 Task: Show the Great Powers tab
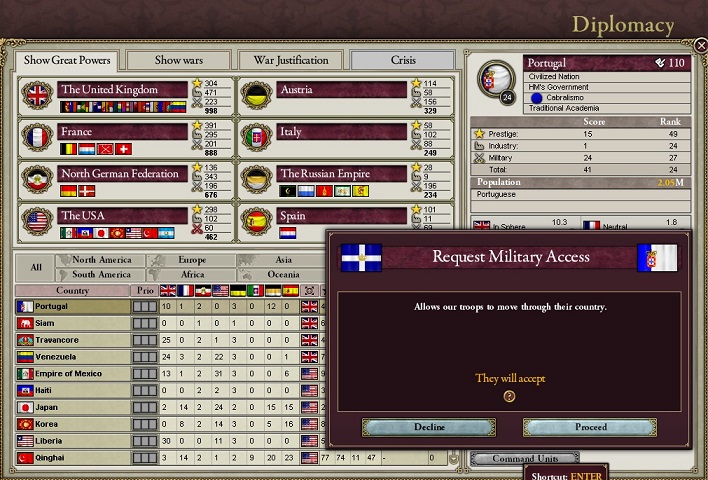pos(68,60)
